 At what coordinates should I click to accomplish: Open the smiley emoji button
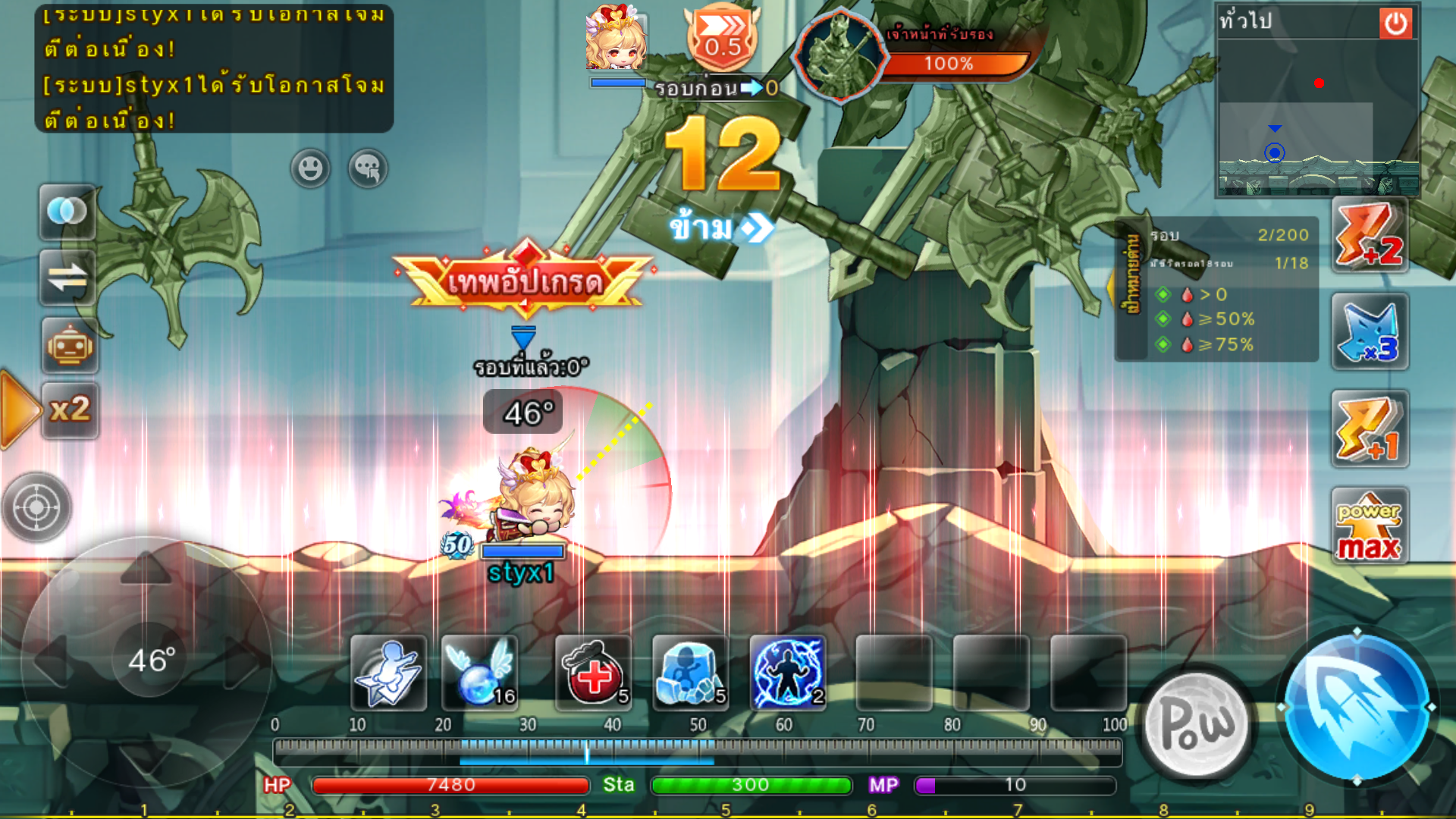tap(310, 168)
